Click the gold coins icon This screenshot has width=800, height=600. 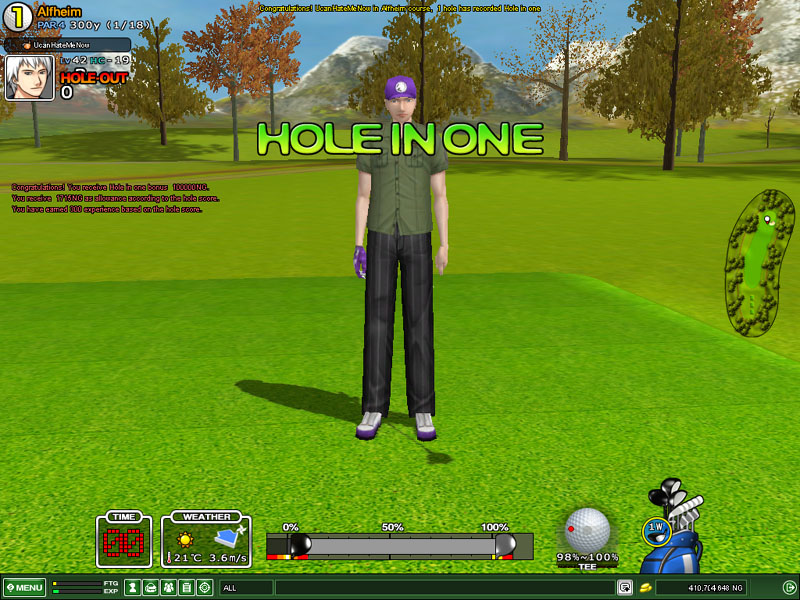click(646, 587)
